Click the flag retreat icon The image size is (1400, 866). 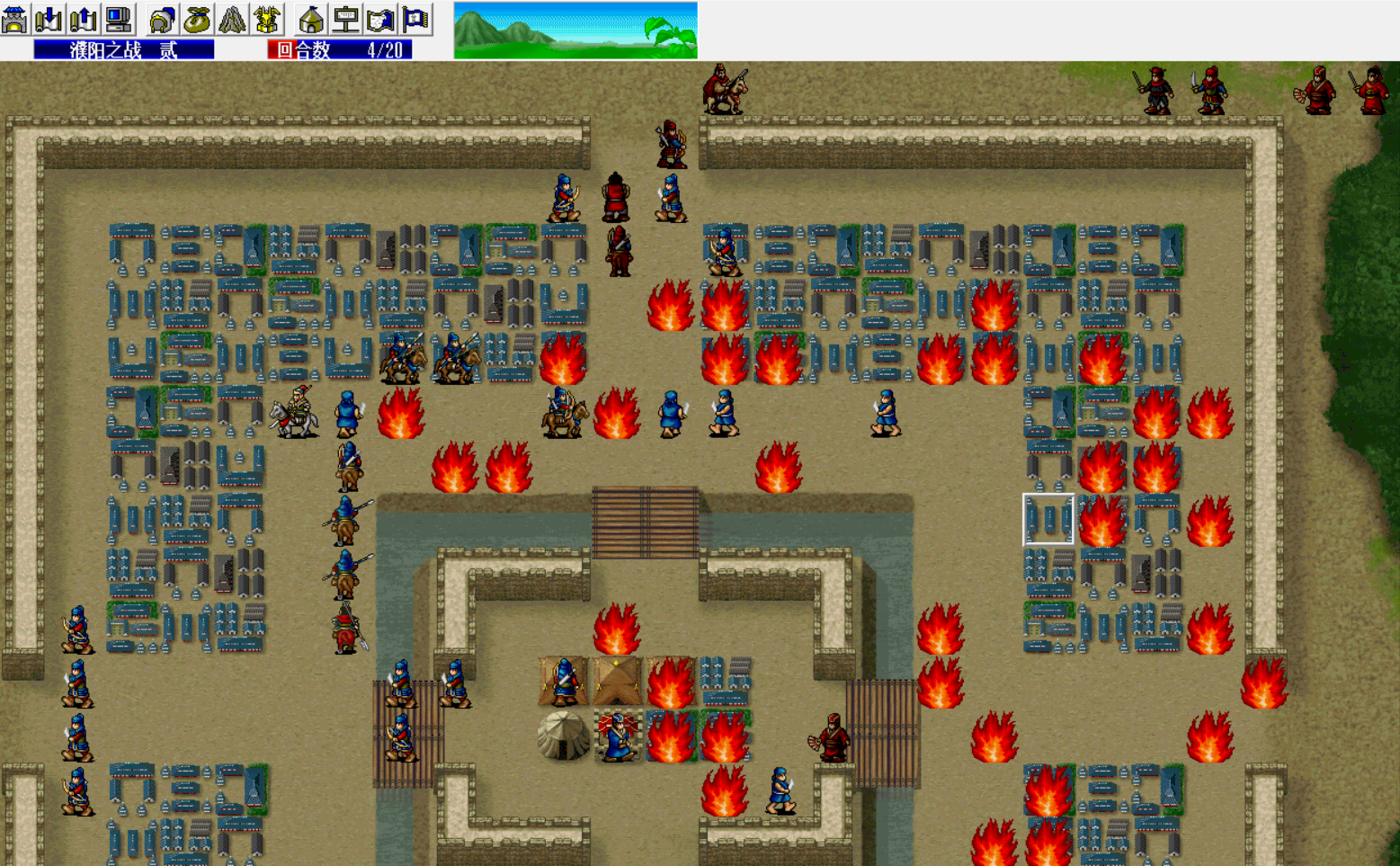point(412,18)
